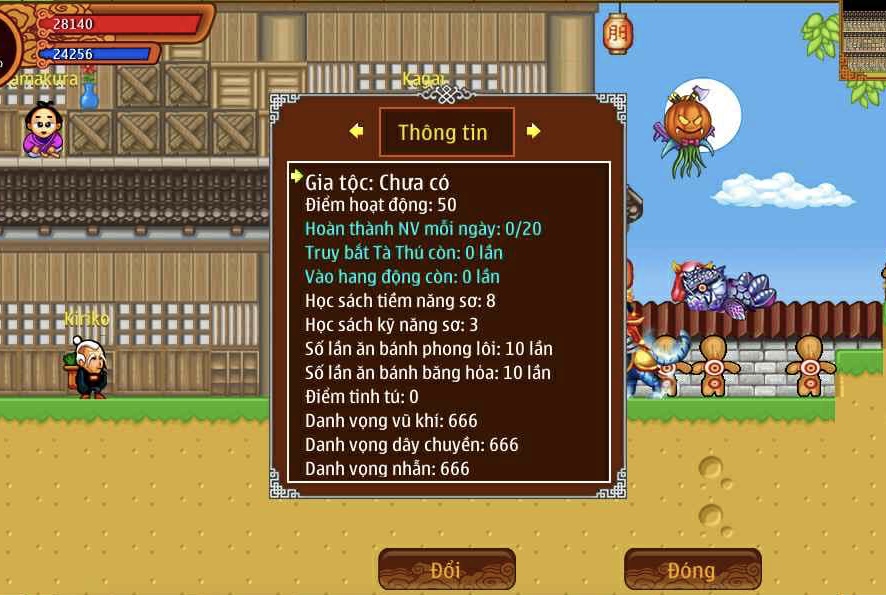Image resolution: width=886 pixels, height=595 pixels.
Task: Choose the Điểm tinh tú row
Action: pos(362,396)
